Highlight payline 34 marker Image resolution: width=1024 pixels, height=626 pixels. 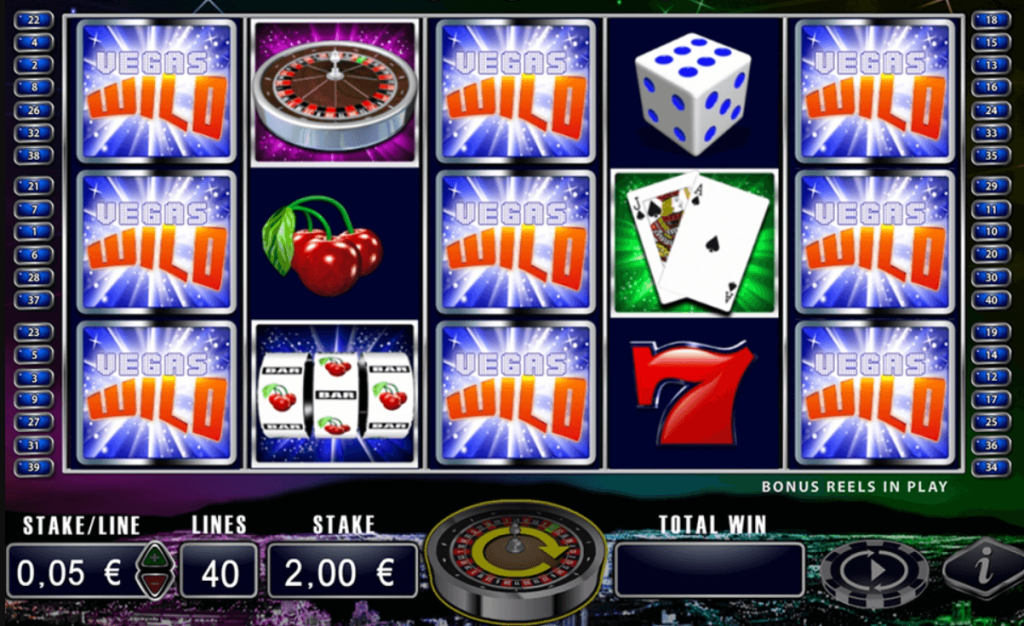991,467
